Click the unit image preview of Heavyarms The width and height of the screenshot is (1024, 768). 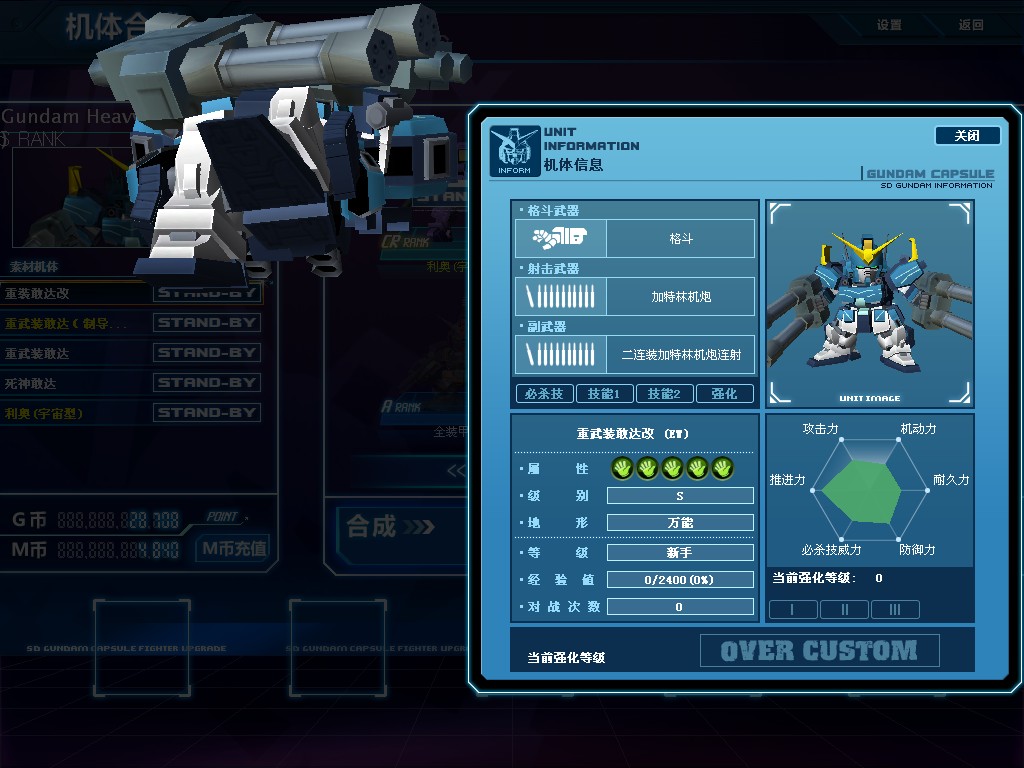[869, 303]
